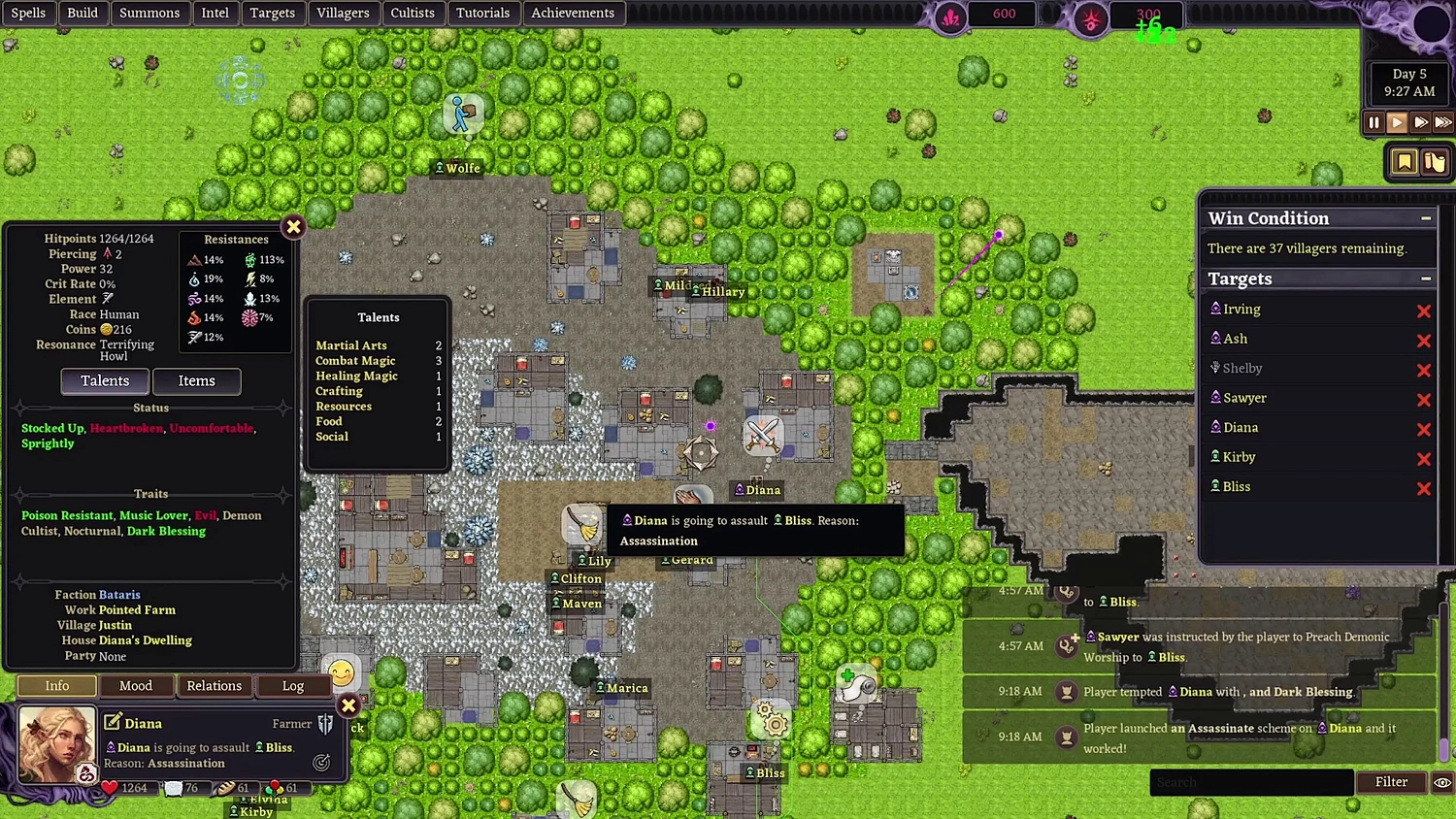
Task: Switch to the Relations tab
Action: coord(214,686)
